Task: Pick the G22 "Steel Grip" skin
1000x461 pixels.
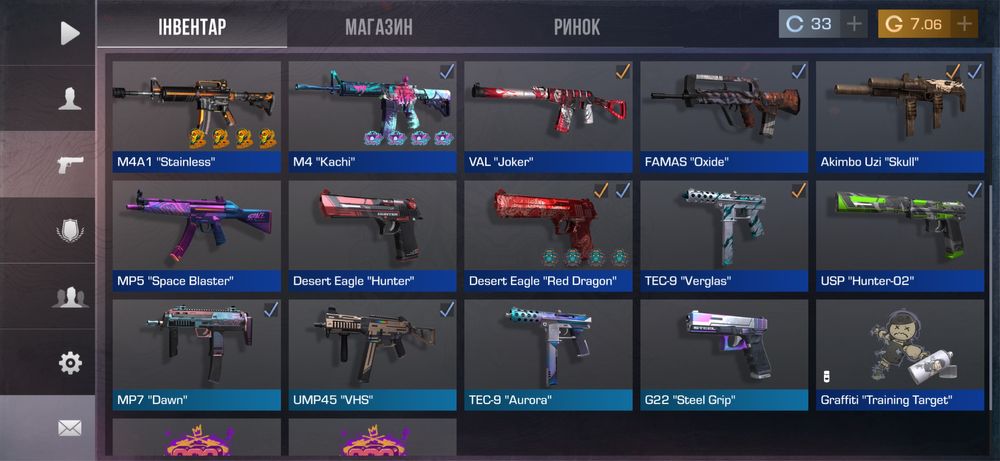Action: (724, 354)
